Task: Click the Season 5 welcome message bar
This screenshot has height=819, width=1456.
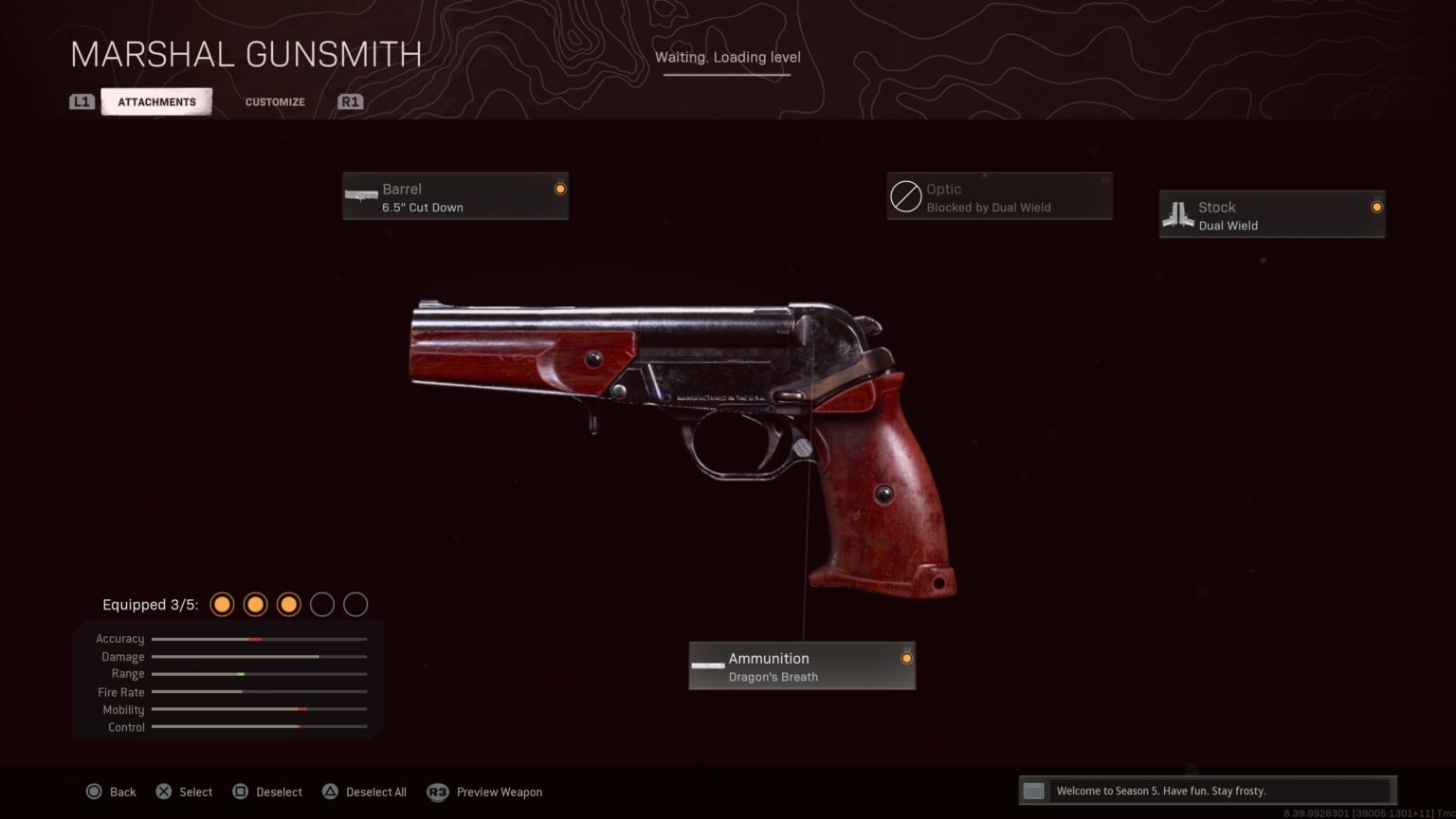Action: pos(1207,791)
